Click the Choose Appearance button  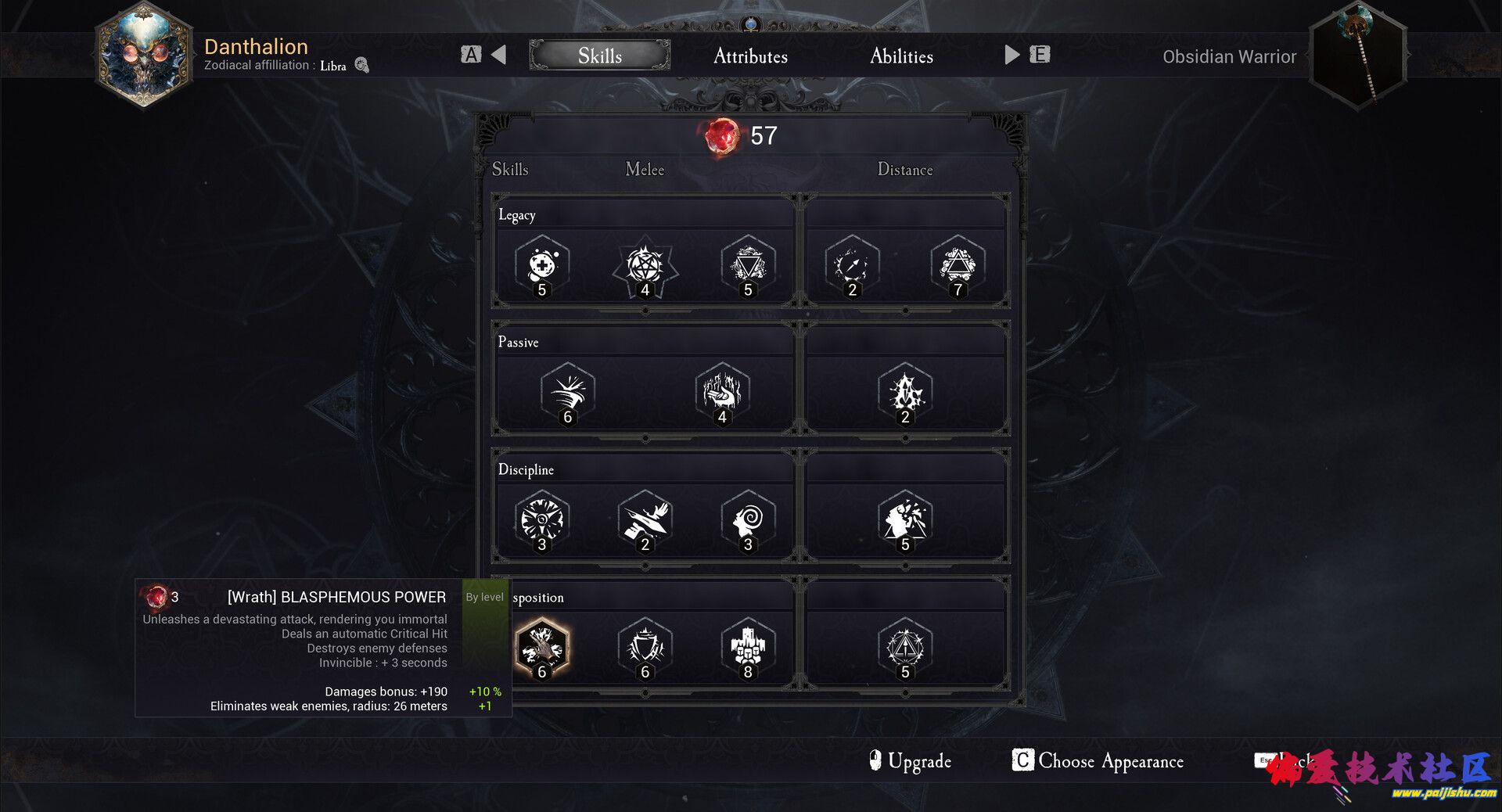[x=1098, y=760]
